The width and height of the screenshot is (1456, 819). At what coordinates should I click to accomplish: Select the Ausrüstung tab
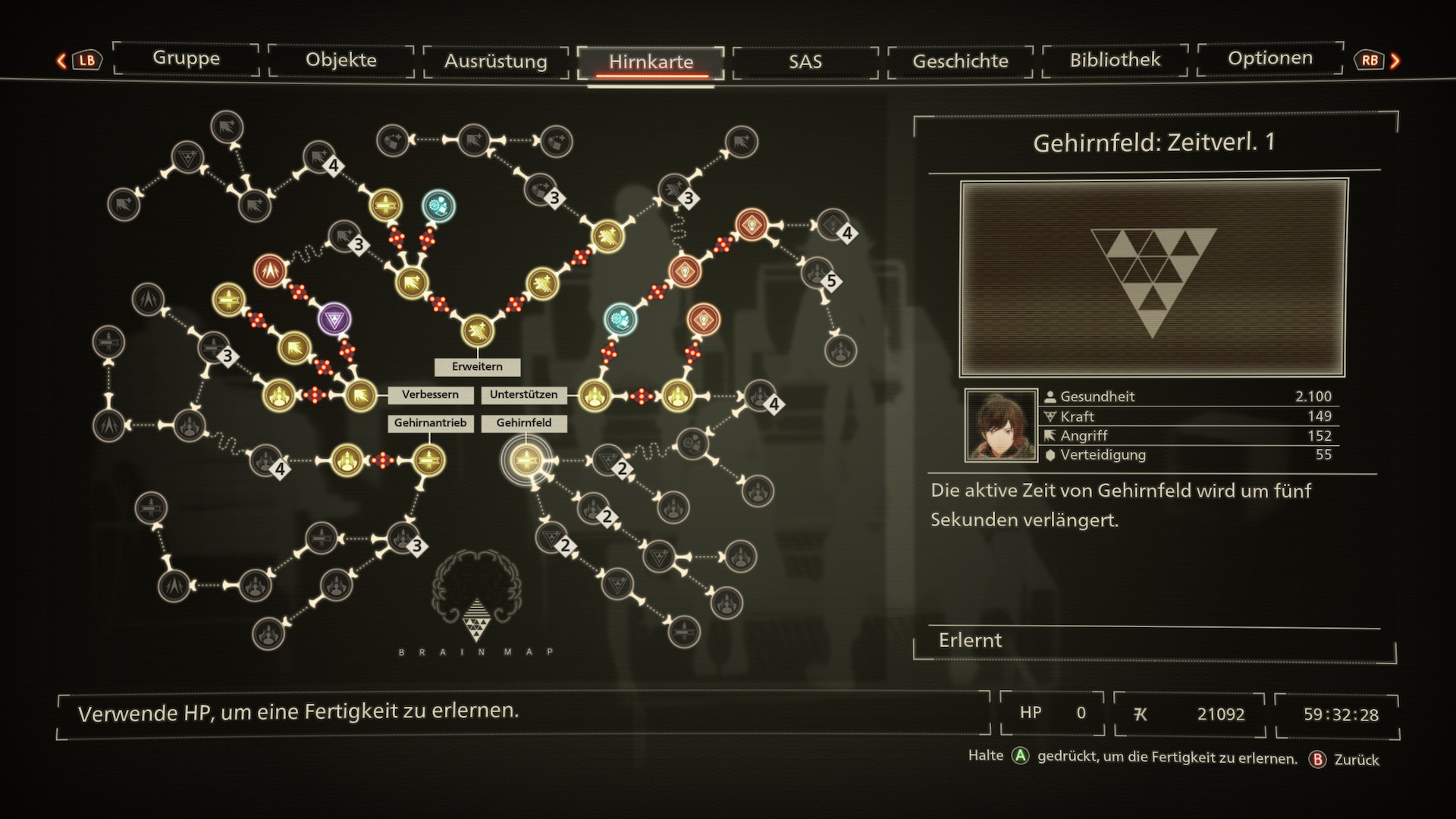click(x=496, y=61)
